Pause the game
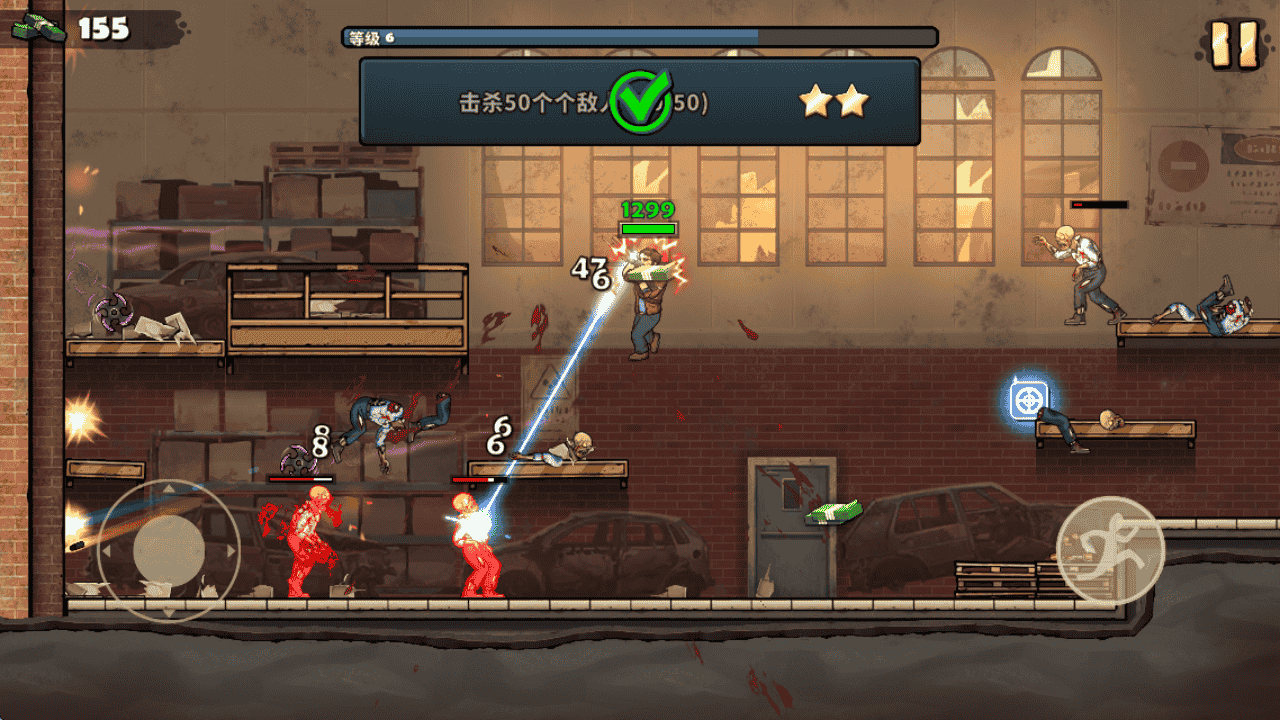Image resolution: width=1280 pixels, height=720 pixels. pos(1233,45)
